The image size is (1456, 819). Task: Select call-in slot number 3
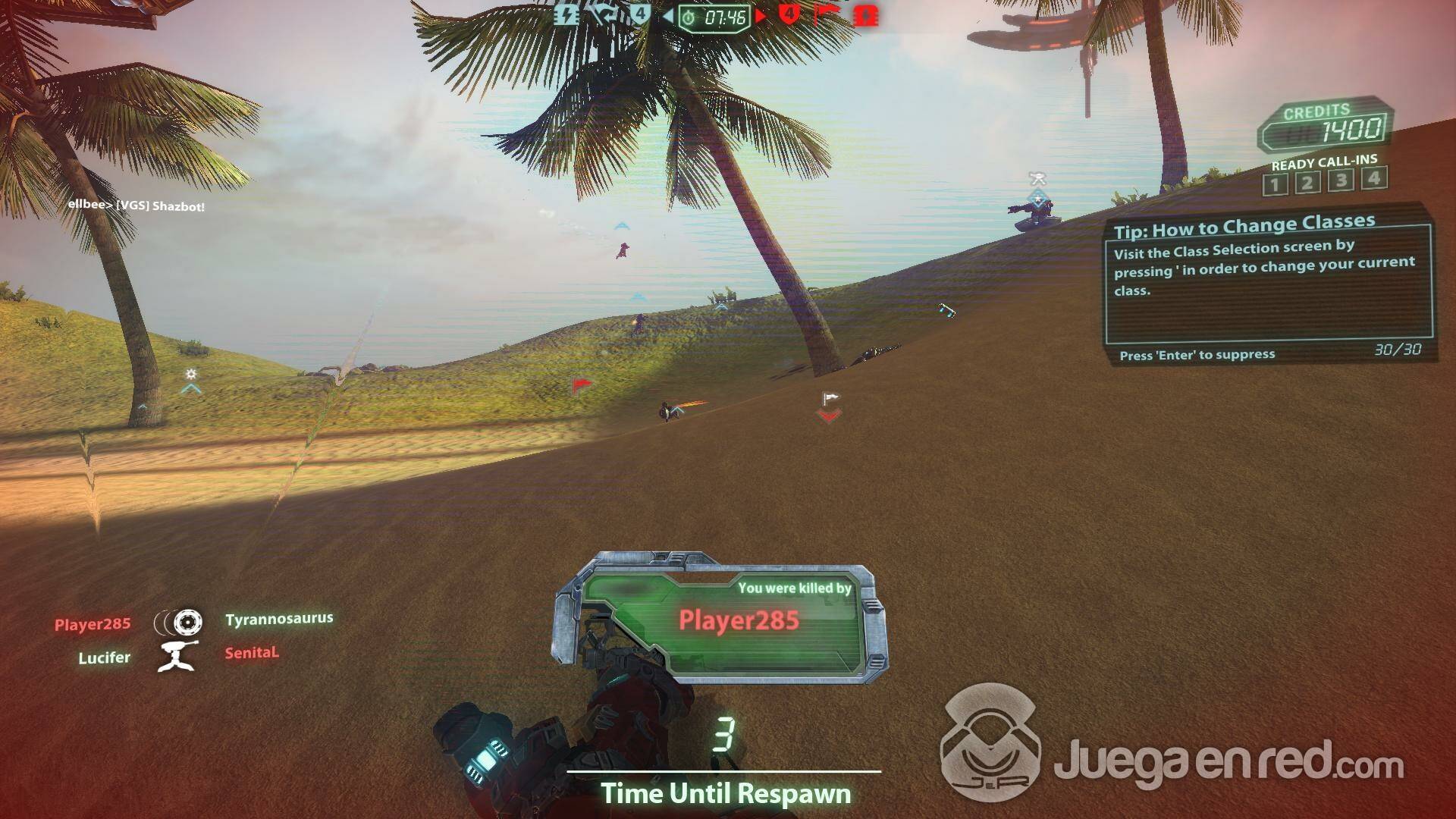(x=1341, y=180)
